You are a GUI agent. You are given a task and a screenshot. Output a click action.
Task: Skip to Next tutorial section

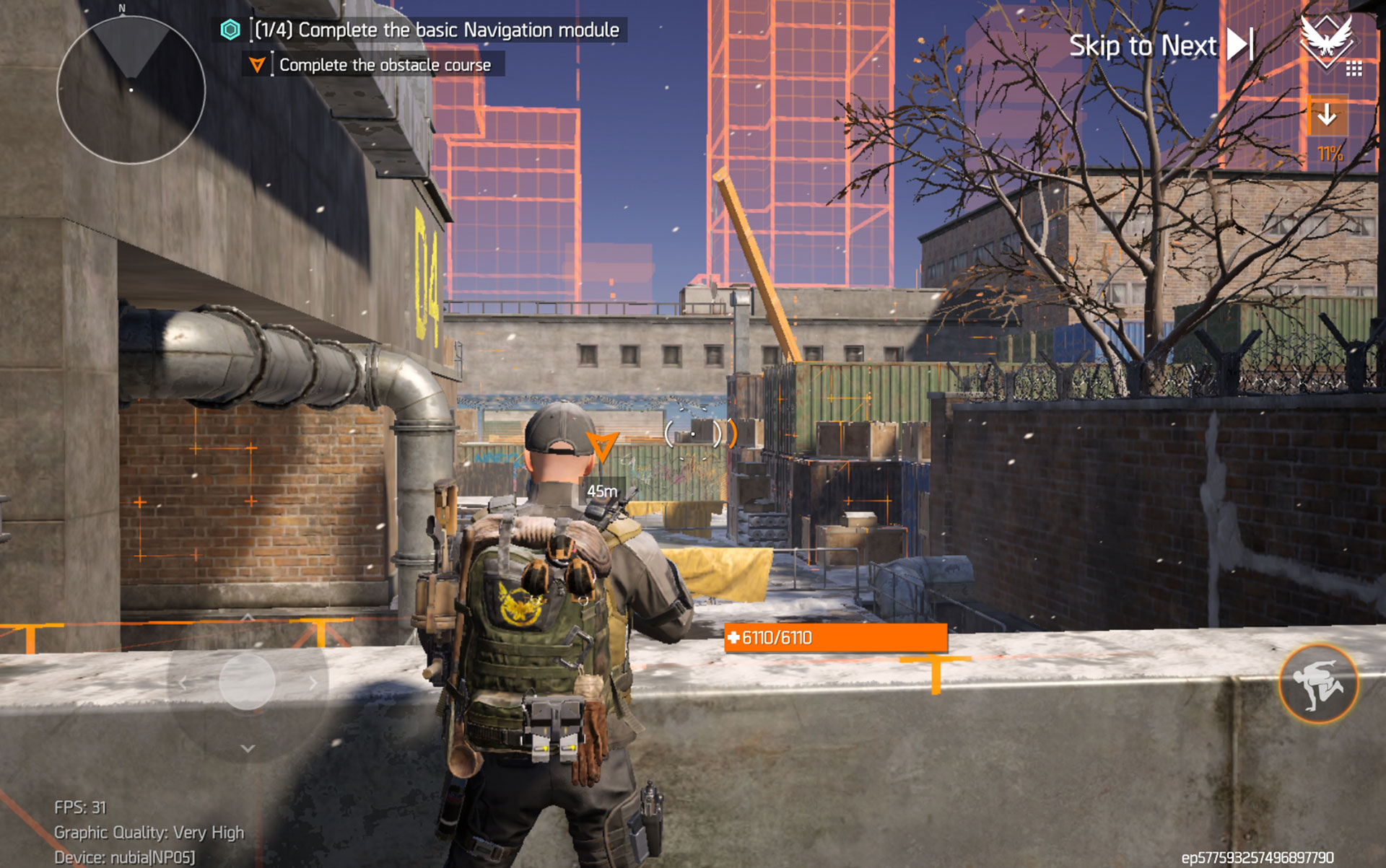click(x=1160, y=45)
